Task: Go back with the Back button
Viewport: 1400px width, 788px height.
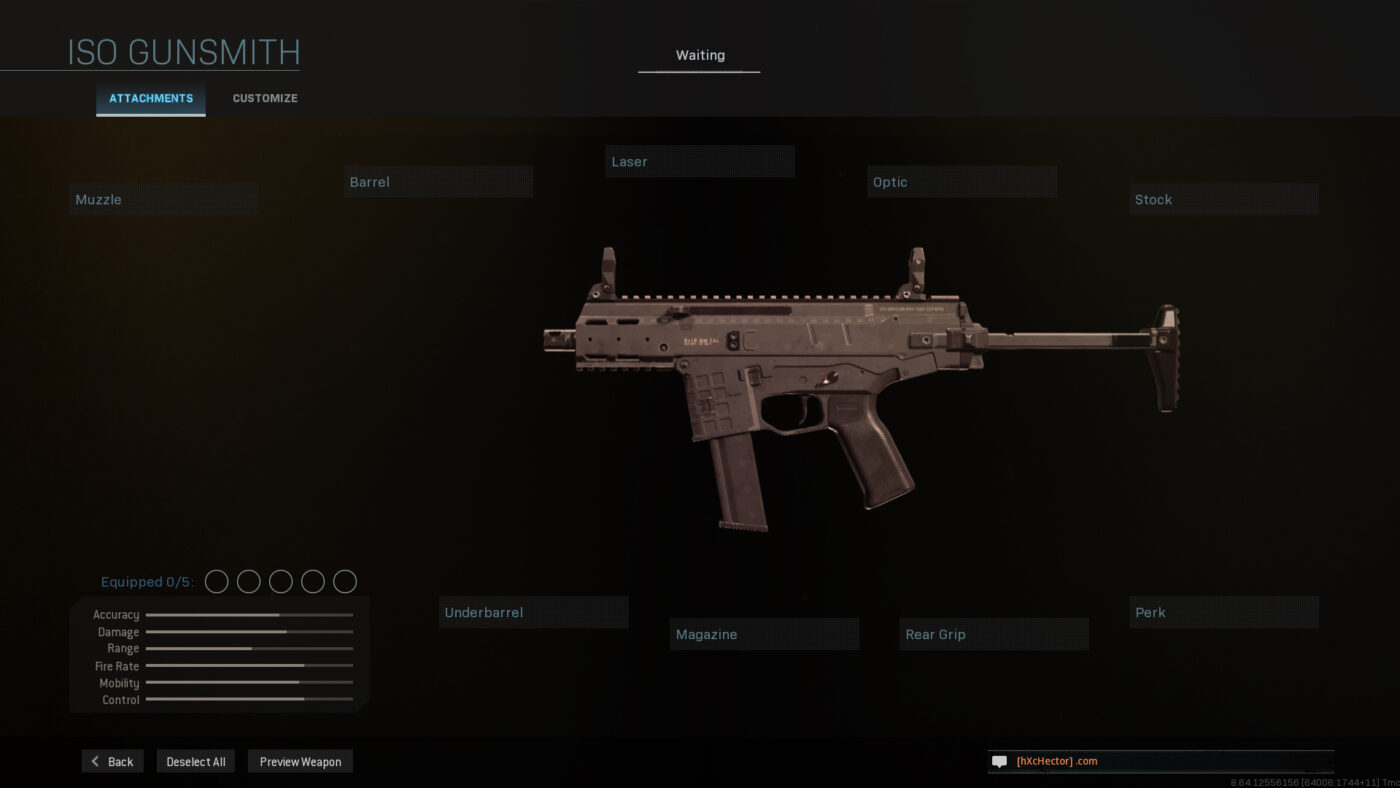Action: 113,761
